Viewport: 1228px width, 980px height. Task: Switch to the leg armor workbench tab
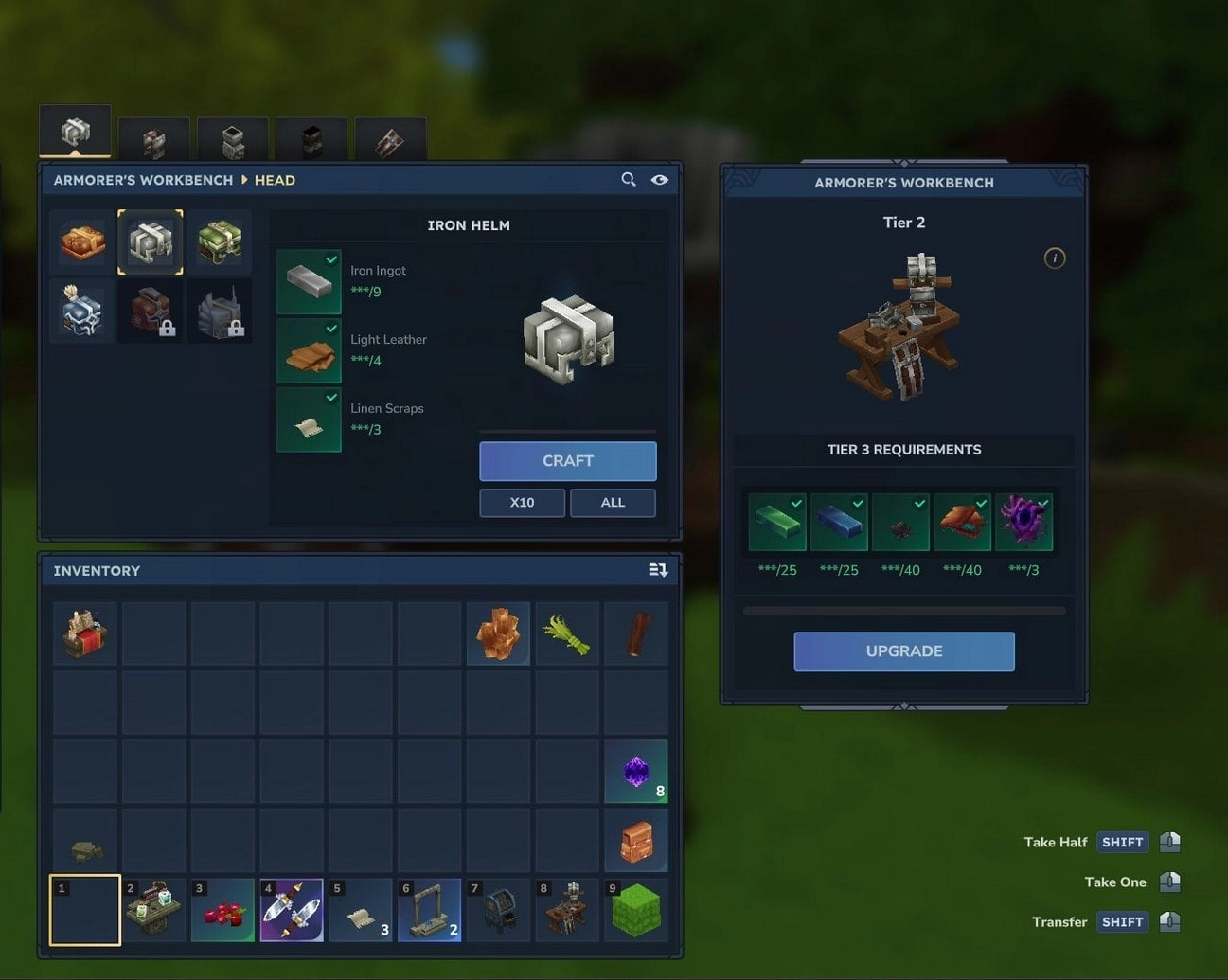(x=232, y=140)
